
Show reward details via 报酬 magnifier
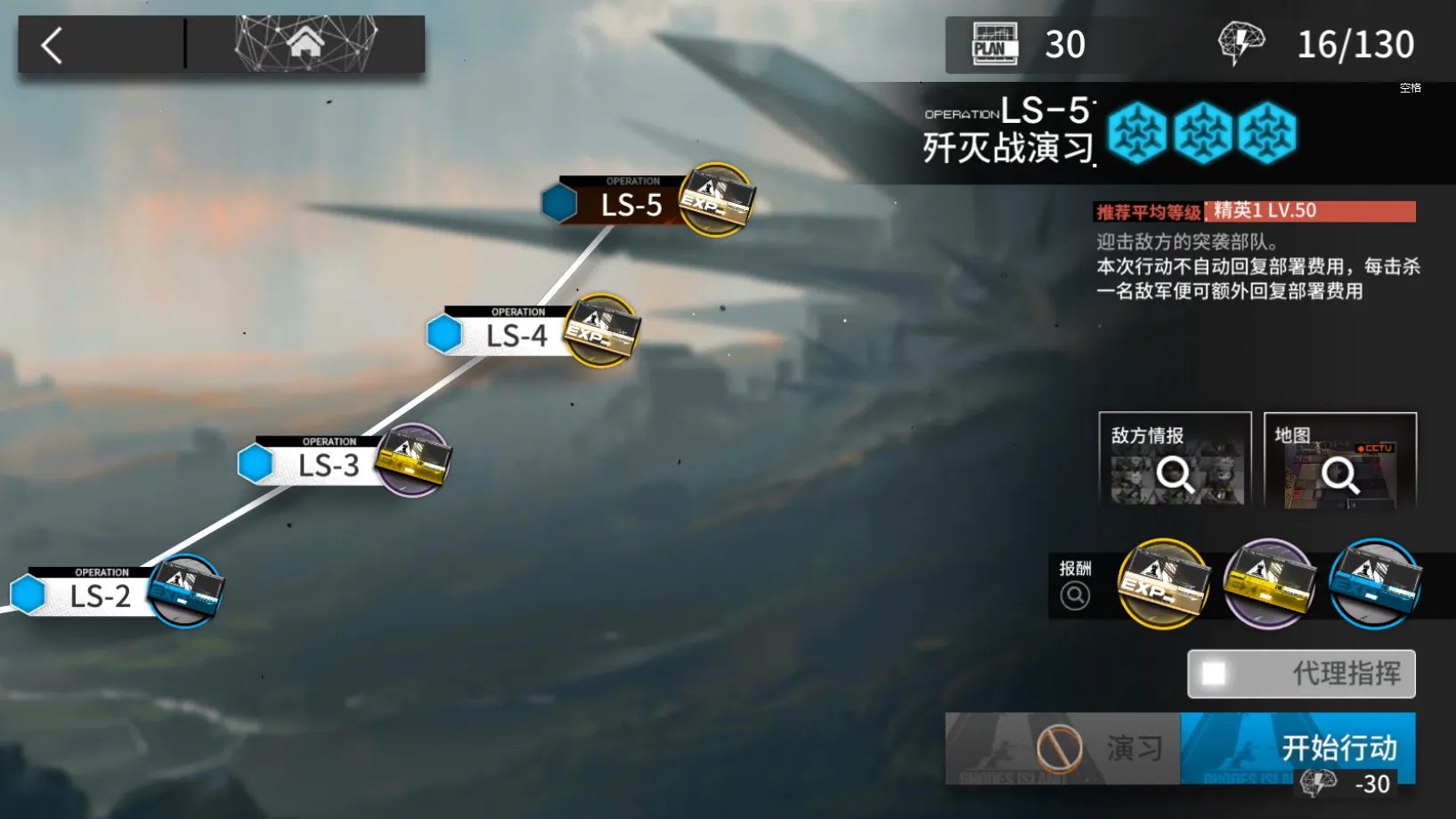click(x=1075, y=595)
